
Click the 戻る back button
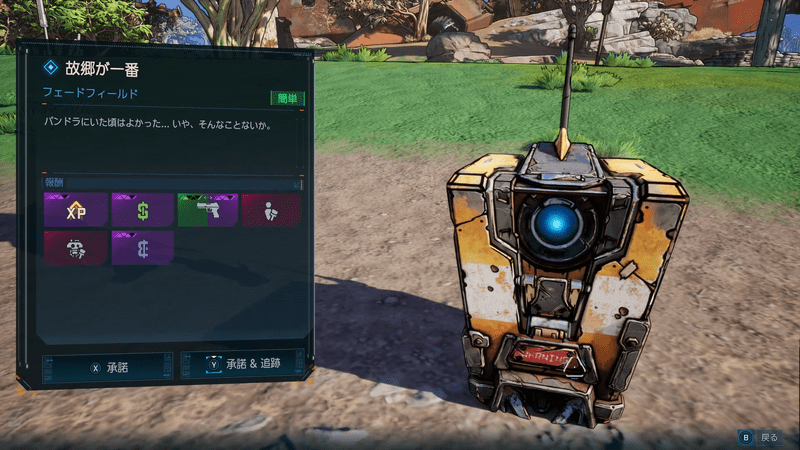pos(758,437)
